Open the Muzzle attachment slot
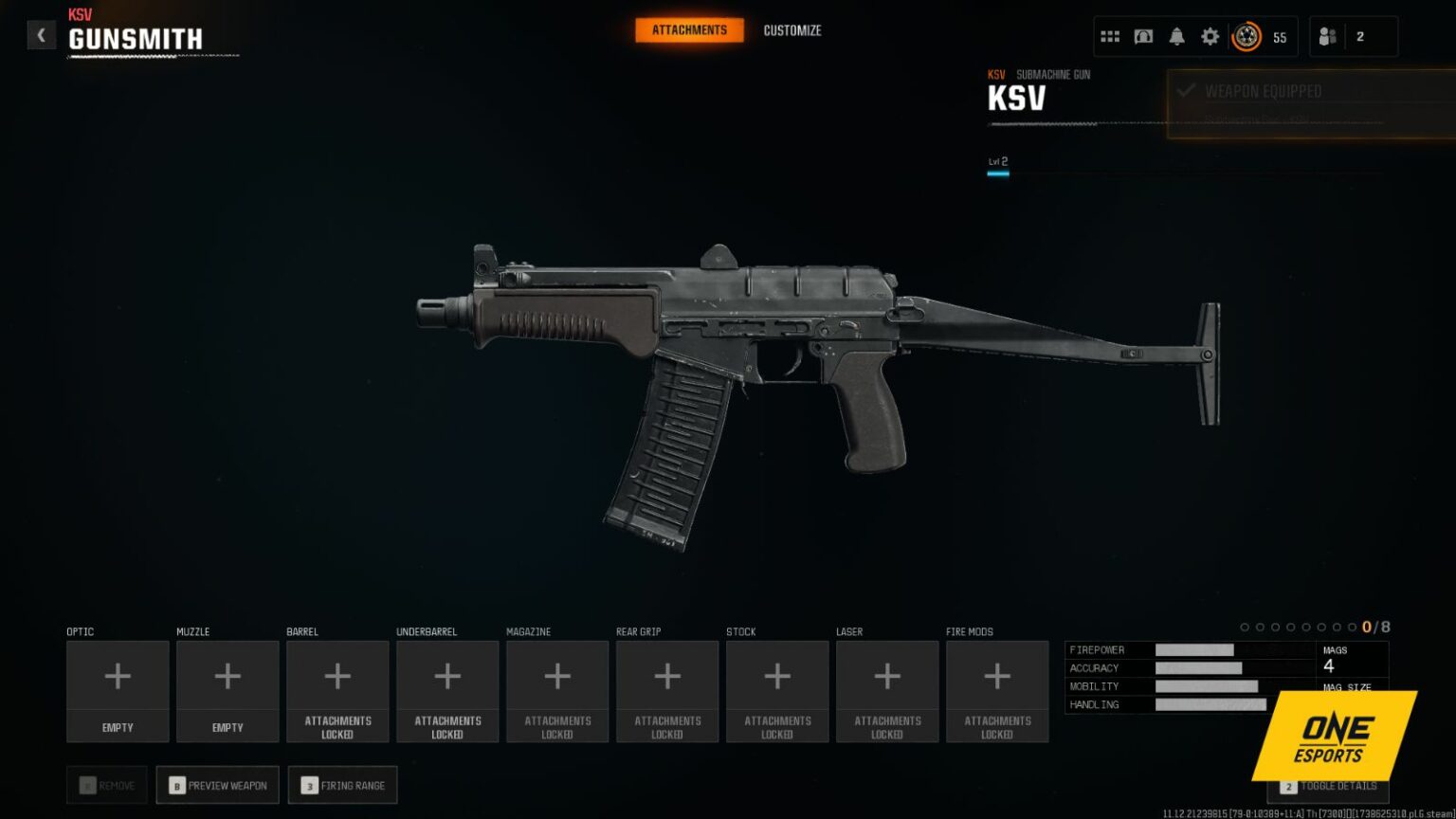Screen dimensions: 1456x819 pos(227,690)
